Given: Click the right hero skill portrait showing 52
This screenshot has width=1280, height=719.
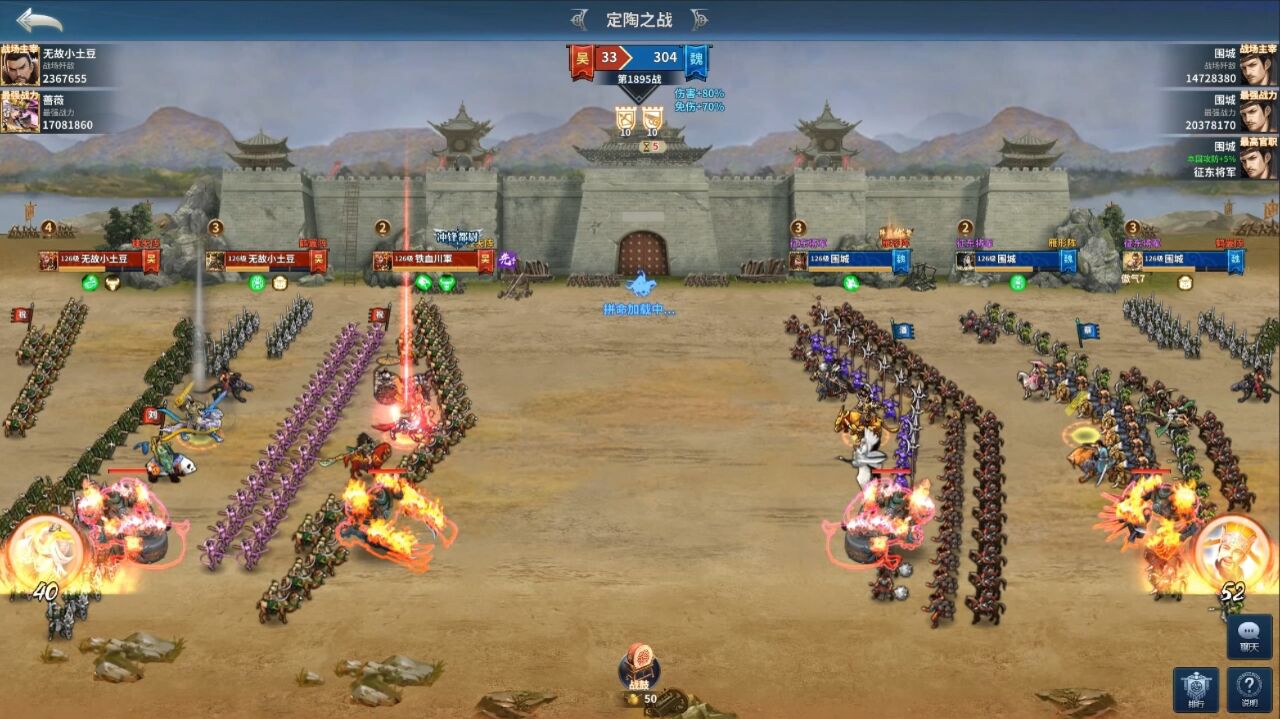Looking at the screenshot, I should pyautogui.click(x=1233, y=553).
